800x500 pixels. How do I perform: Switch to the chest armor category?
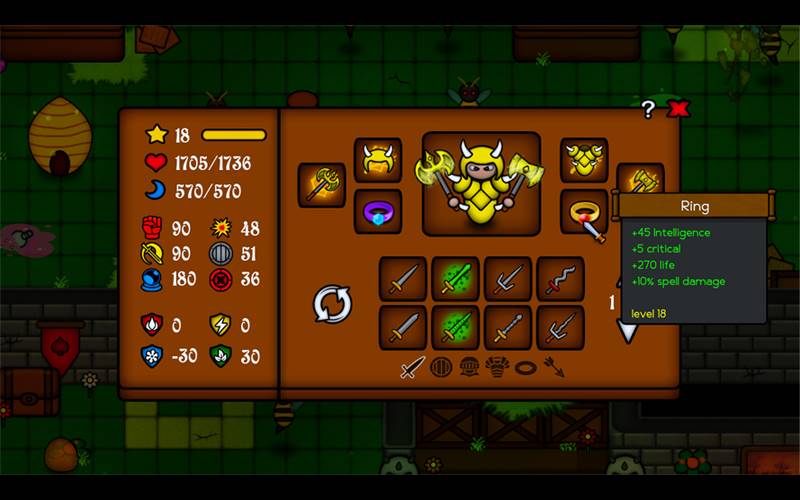(497, 368)
